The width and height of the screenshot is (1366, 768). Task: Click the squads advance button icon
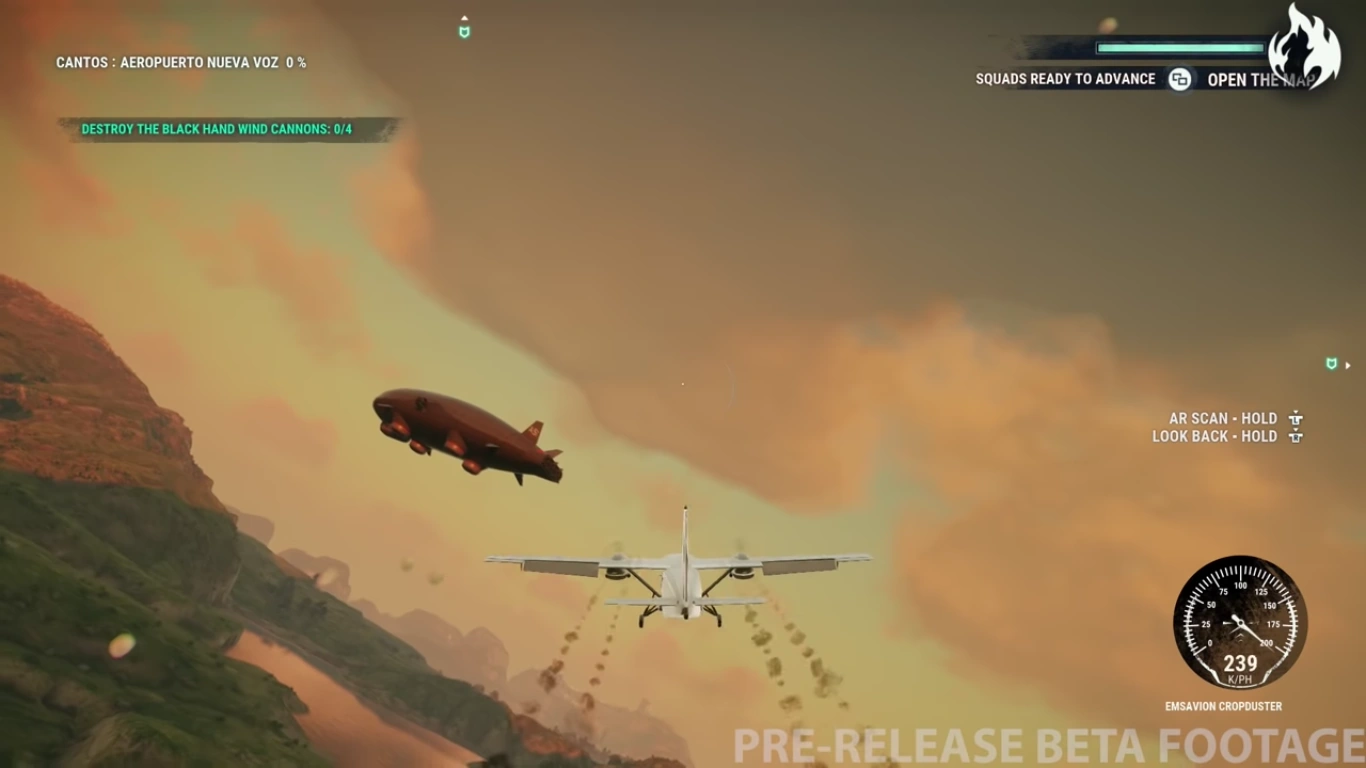(1178, 78)
